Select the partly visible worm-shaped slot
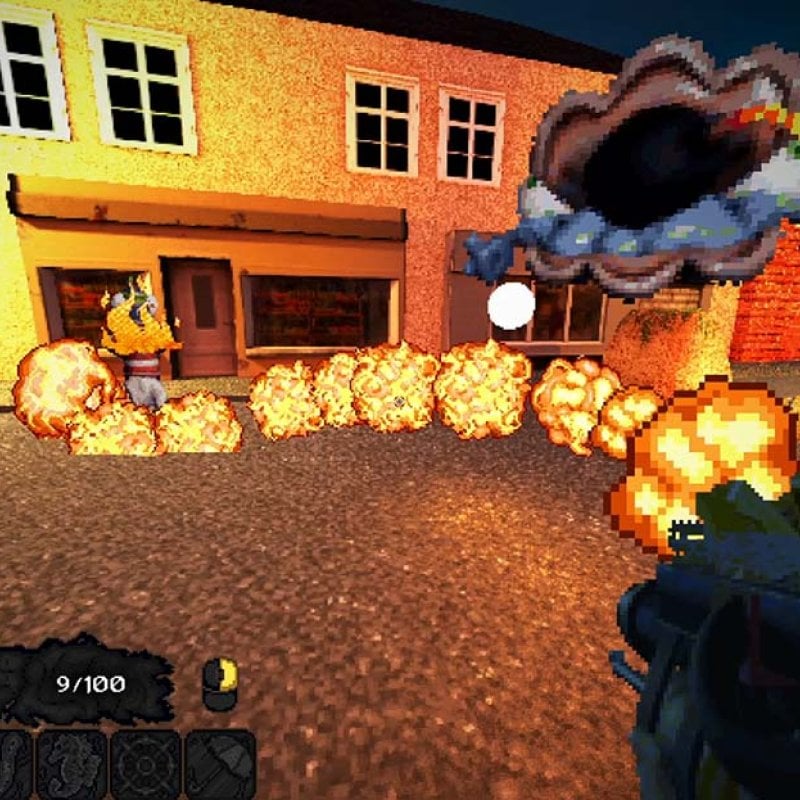This screenshot has width=800, height=800. tap(12, 765)
